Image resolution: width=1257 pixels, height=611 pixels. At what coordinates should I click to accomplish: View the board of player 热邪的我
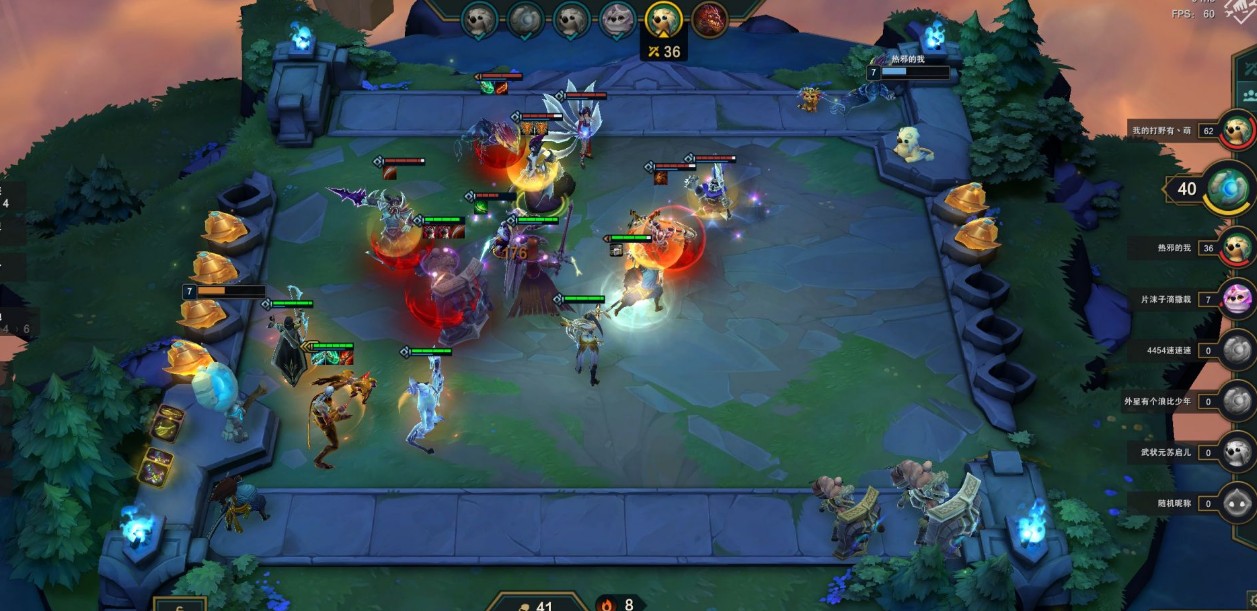pyautogui.click(x=1238, y=247)
